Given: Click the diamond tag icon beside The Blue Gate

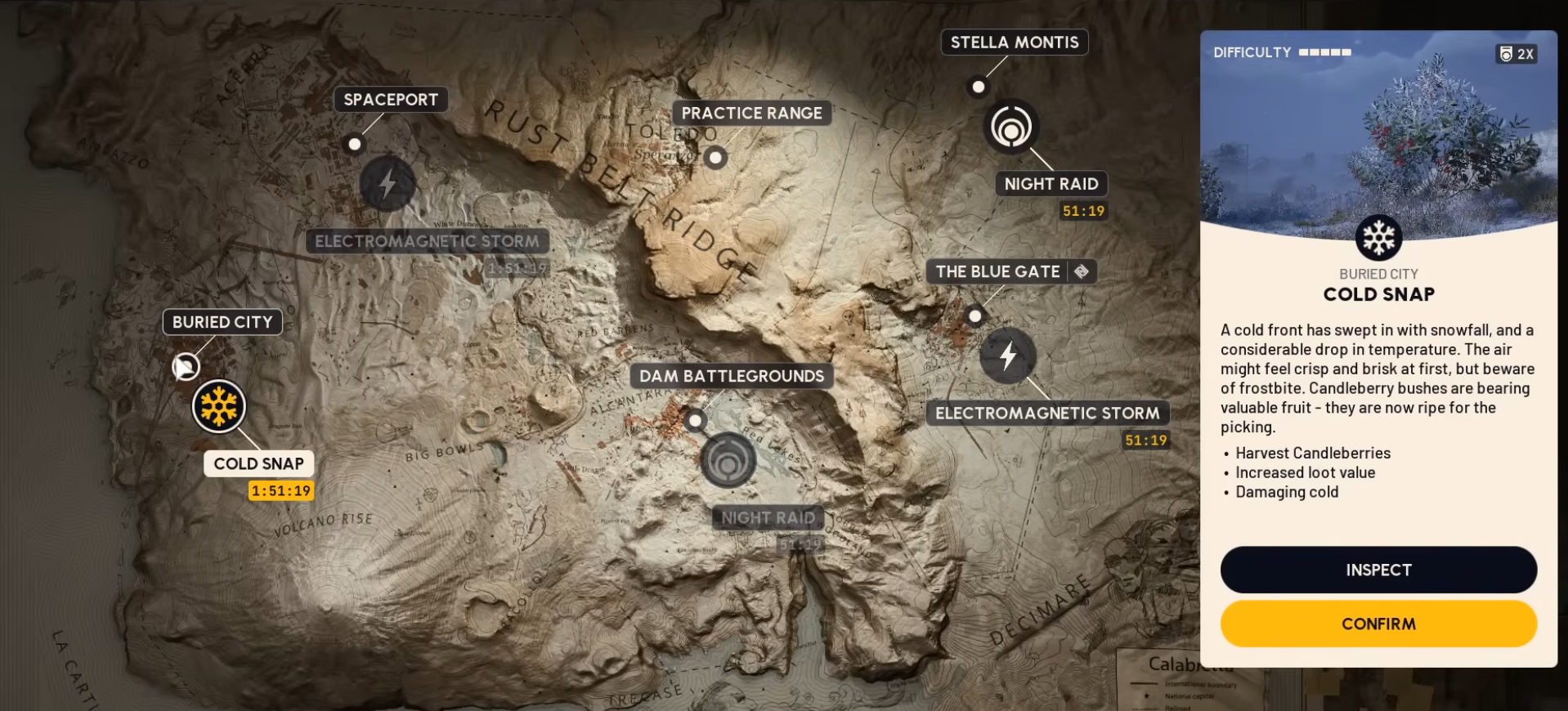Looking at the screenshot, I should pyautogui.click(x=1083, y=271).
